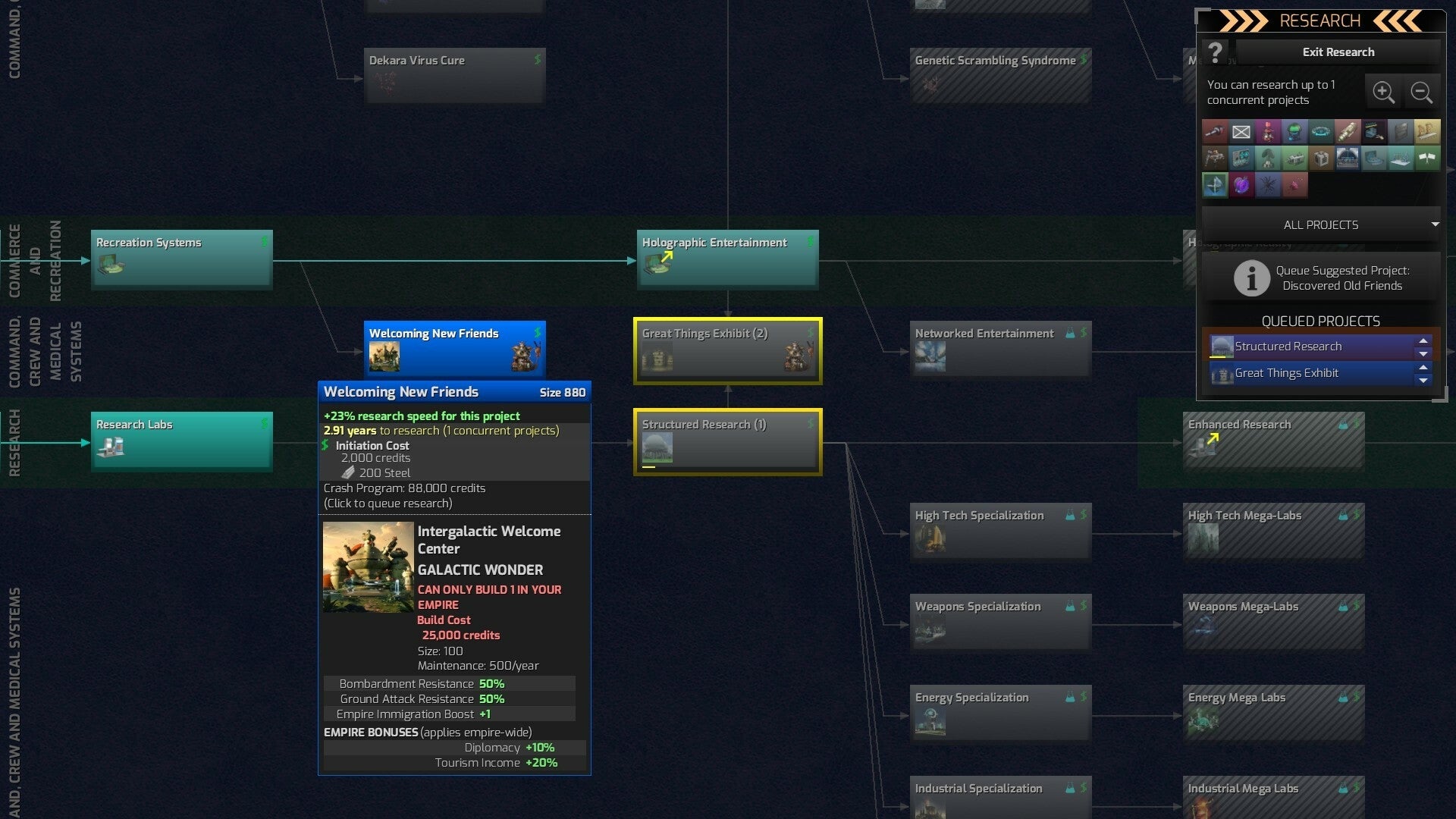The width and height of the screenshot is (1456, 819).
Task: Open the ALL PROJECTS dropdown
Action: pyautogui.click(x=1319, y=224)
